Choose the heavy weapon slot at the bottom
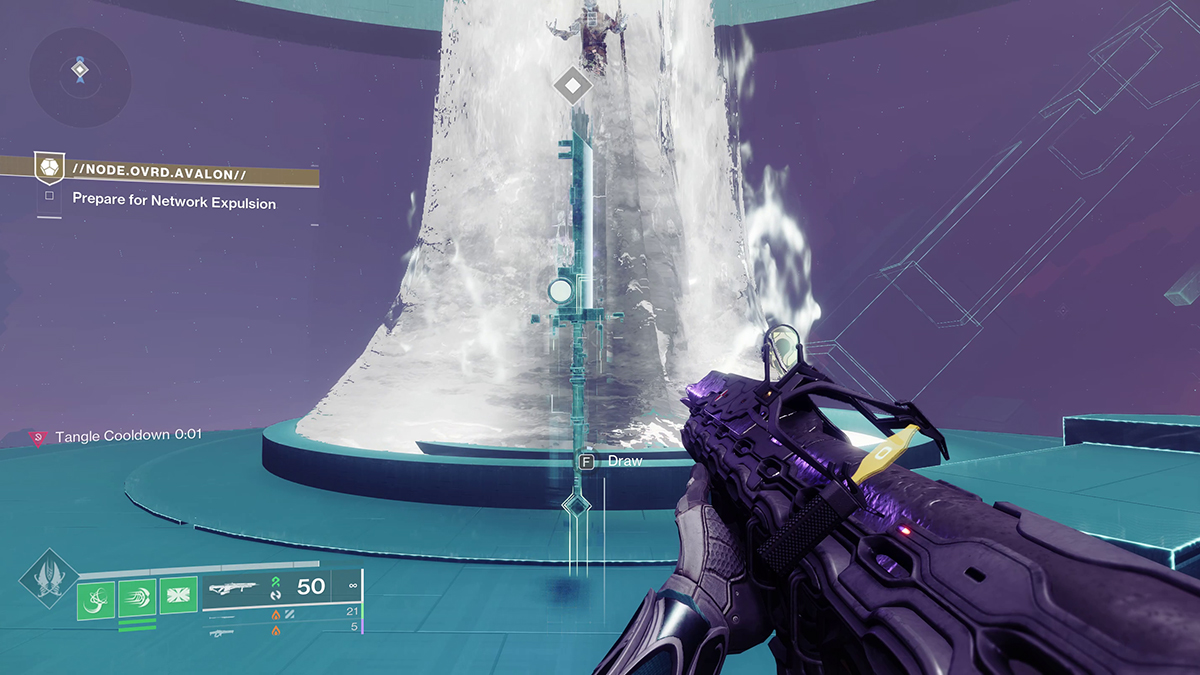 (x=225, y=632)
